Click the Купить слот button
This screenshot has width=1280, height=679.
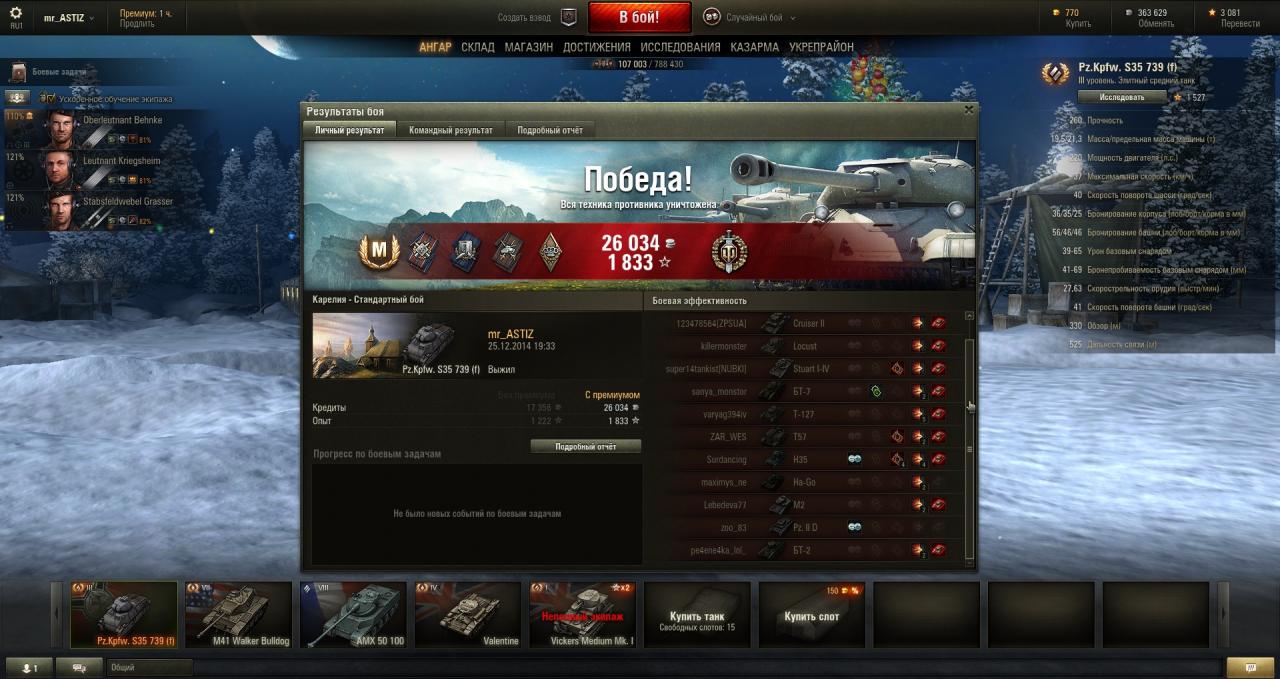(811, 615)
